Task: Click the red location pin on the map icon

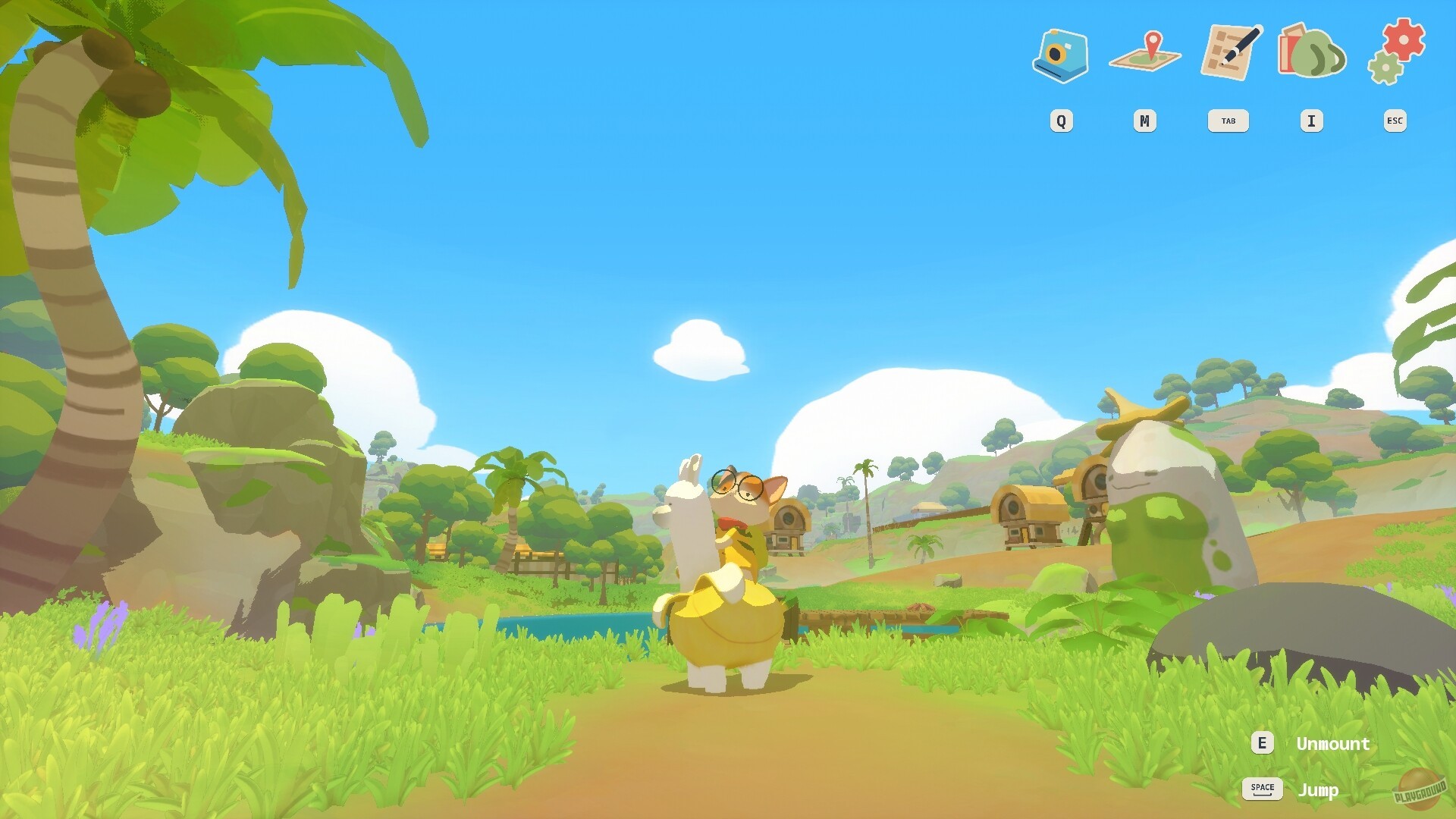Action: (1154, 42)
